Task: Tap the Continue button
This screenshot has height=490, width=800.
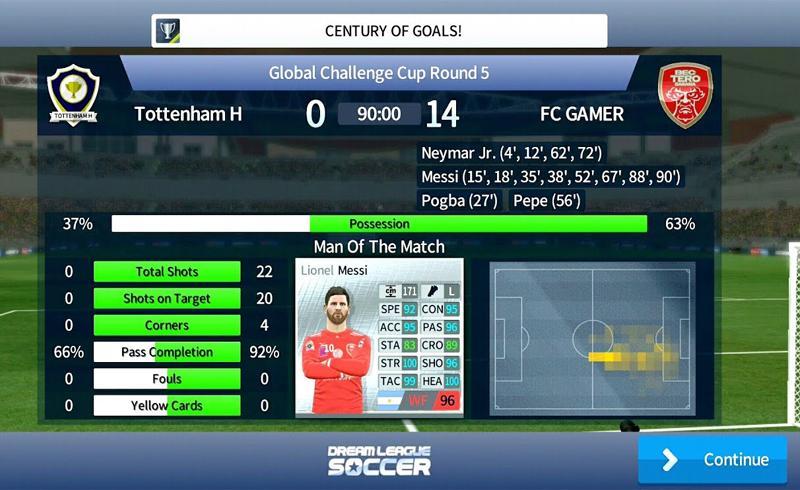Action: click(x=712, y=460)
